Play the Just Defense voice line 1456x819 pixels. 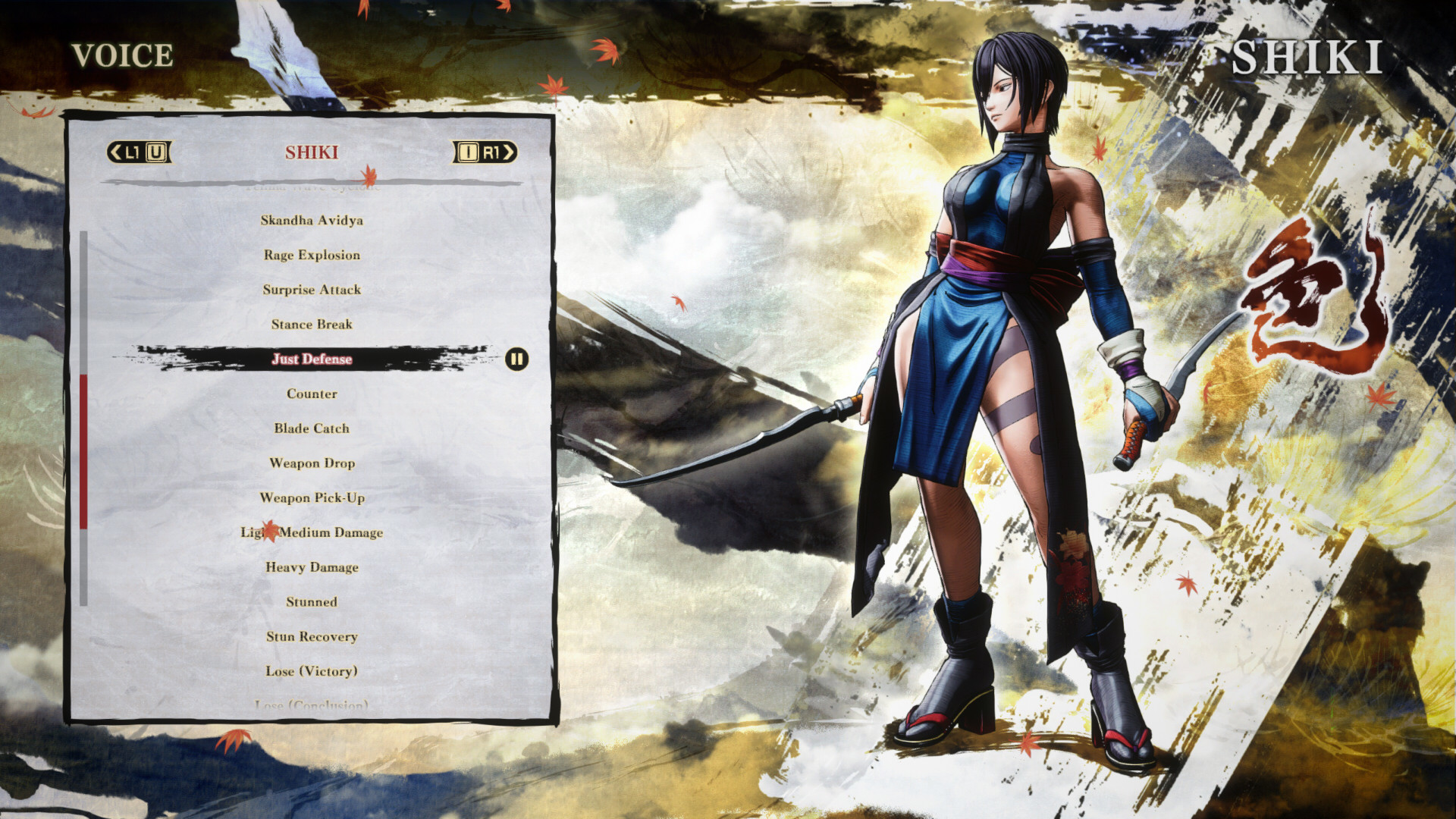tap(313, 359)
